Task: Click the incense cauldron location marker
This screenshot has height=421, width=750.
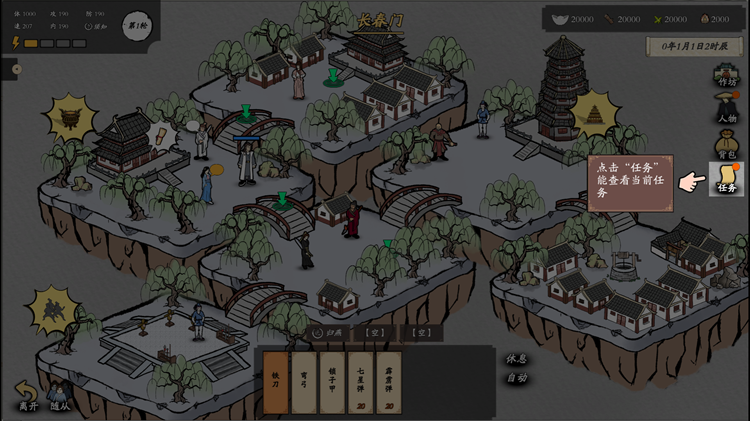Action: pos(70,118)
